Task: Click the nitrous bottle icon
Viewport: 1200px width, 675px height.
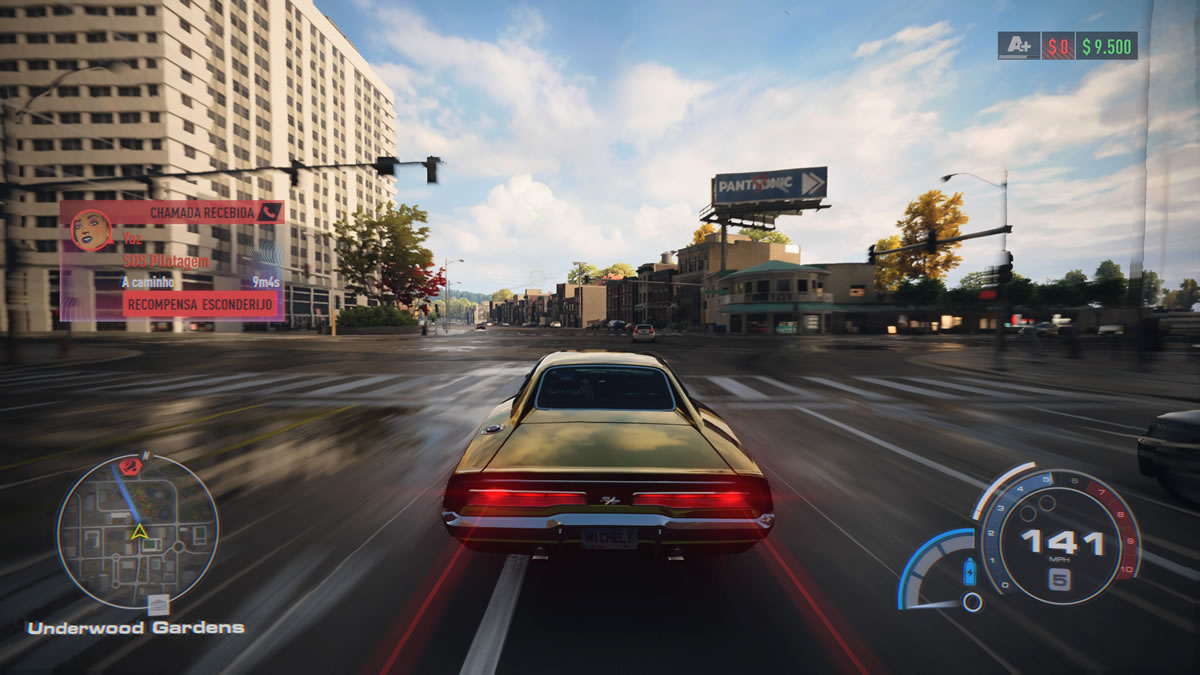Action: pyautogui.click(x=968, y=573)
